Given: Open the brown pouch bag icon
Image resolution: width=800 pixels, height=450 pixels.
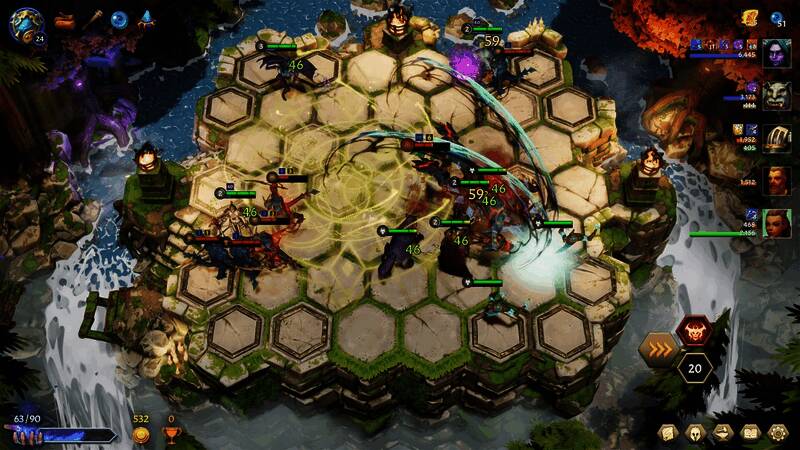Looking at the screenshot, I should pyautogui.click(x=65, y=18).
